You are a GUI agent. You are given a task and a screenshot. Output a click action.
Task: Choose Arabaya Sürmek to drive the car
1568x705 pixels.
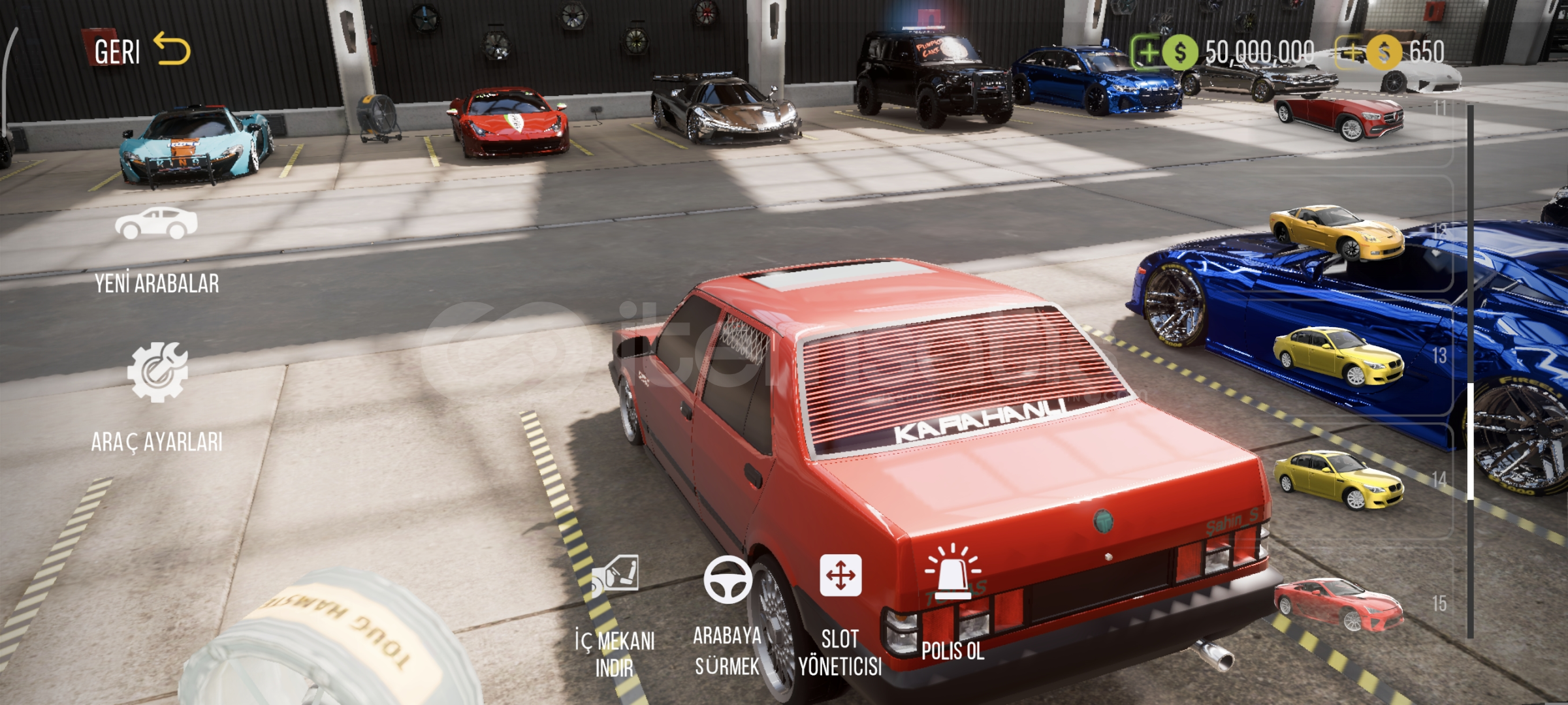(727, 615)
